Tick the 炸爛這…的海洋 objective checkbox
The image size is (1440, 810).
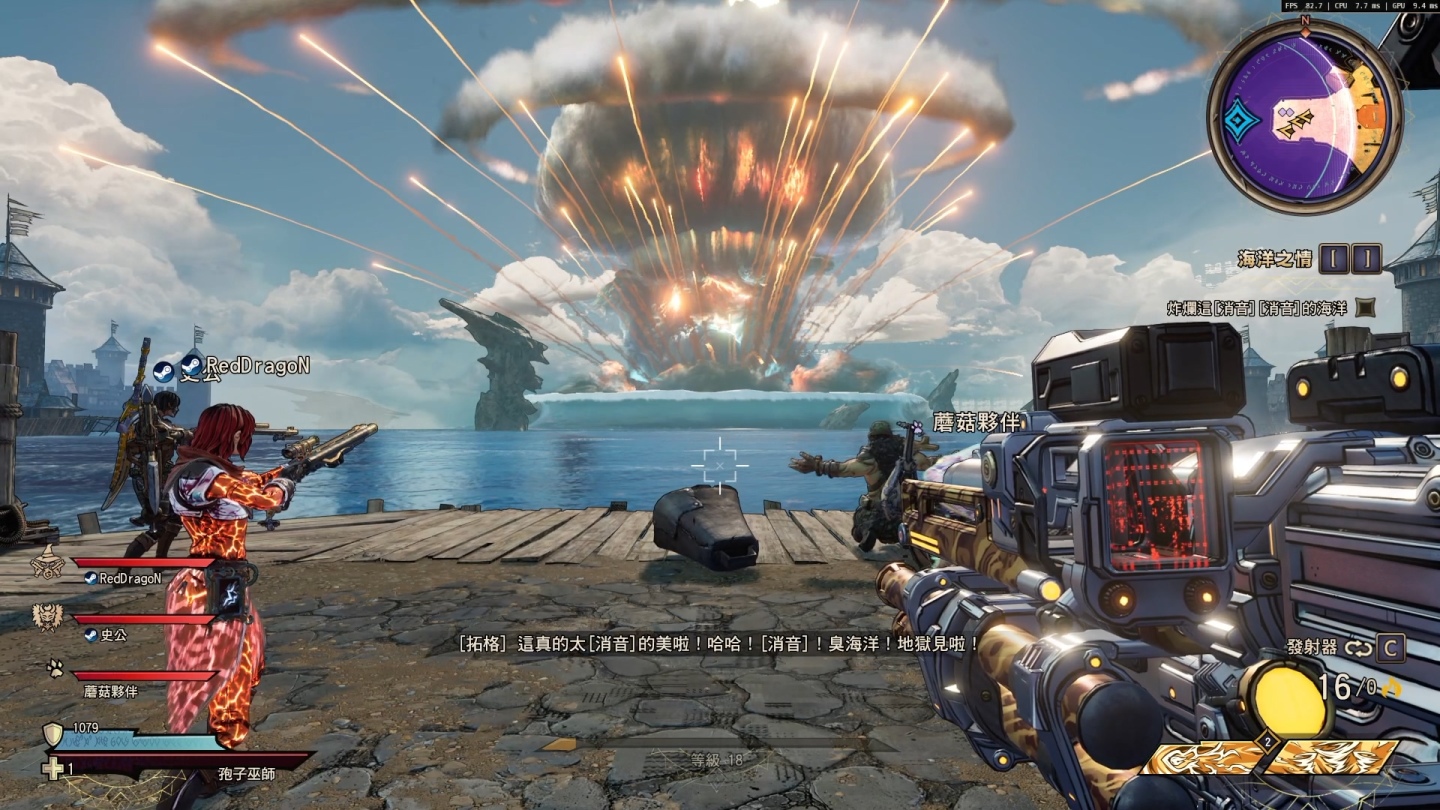[x=1366, y=307]
